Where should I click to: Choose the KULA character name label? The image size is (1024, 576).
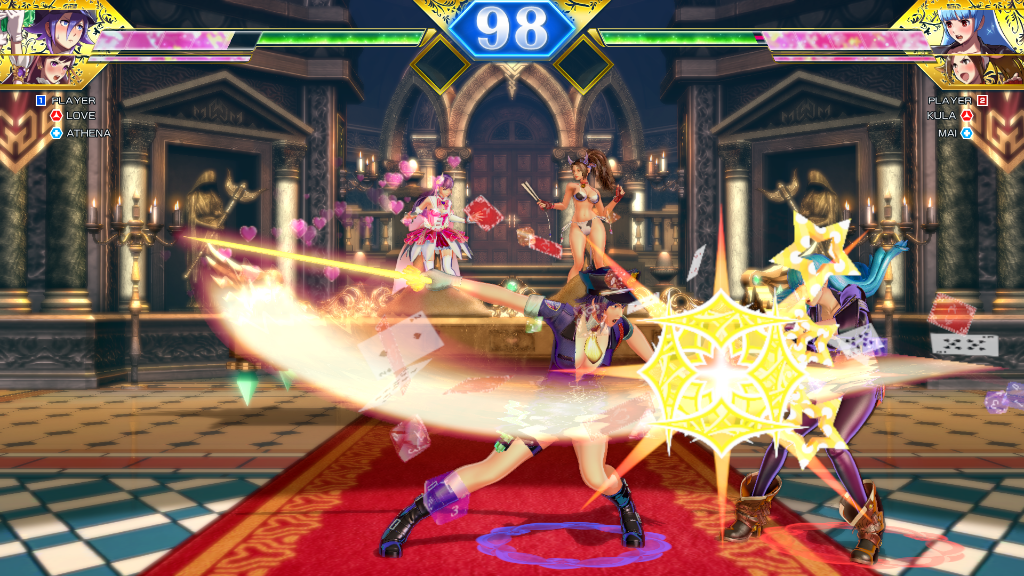pyautogui.click(x=942, y=116)
